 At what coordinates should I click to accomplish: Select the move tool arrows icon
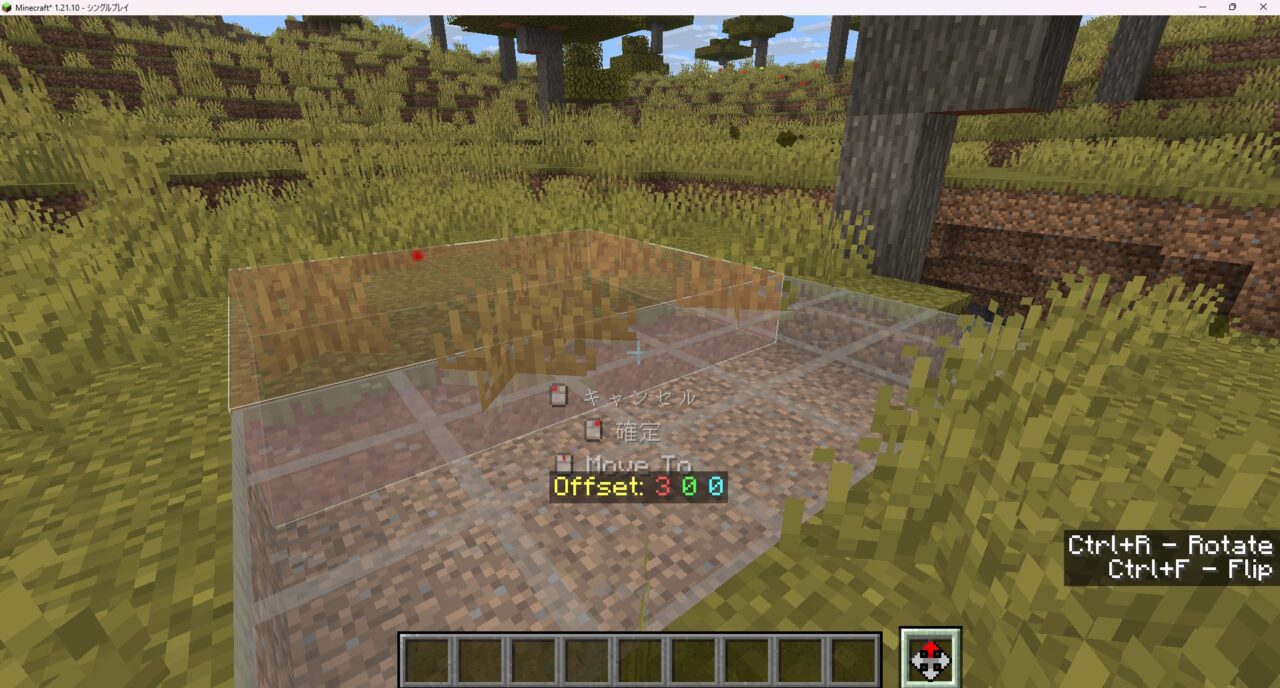[930, 658]
